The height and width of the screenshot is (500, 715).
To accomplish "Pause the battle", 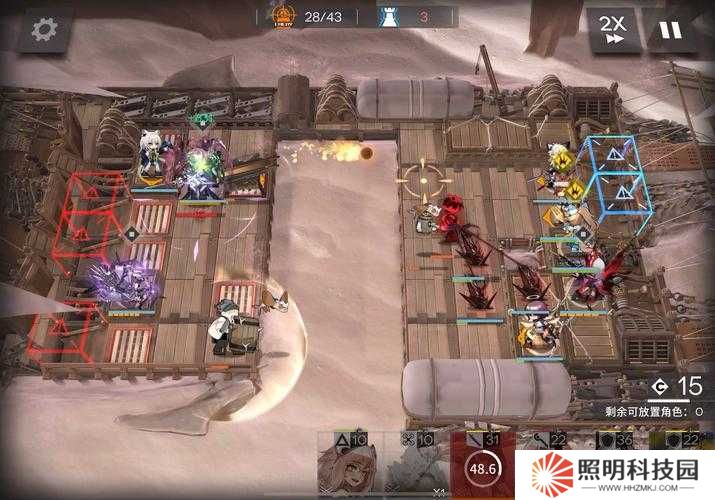I will click(x=671, y=30).
